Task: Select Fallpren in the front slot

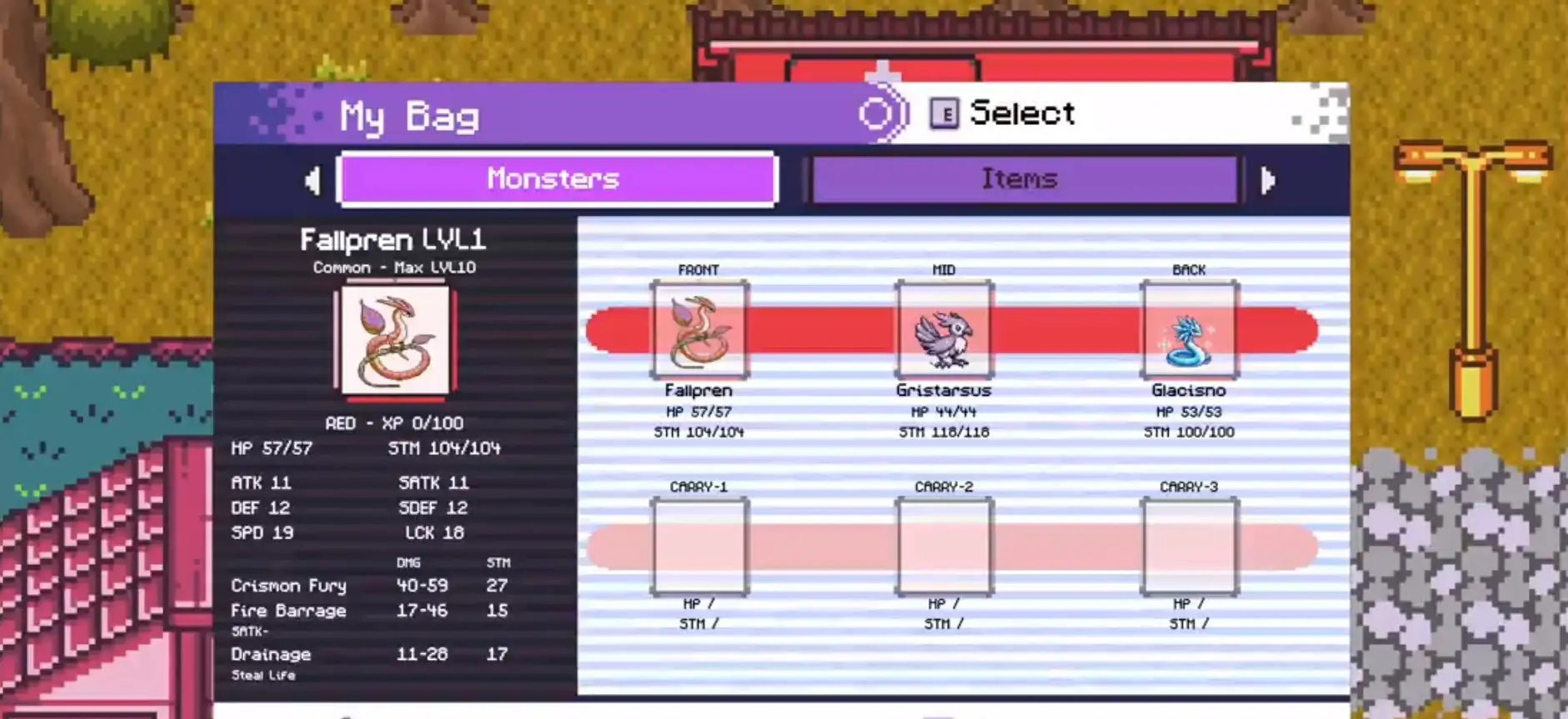Action: pyautogui.click(x=699, y=331)
